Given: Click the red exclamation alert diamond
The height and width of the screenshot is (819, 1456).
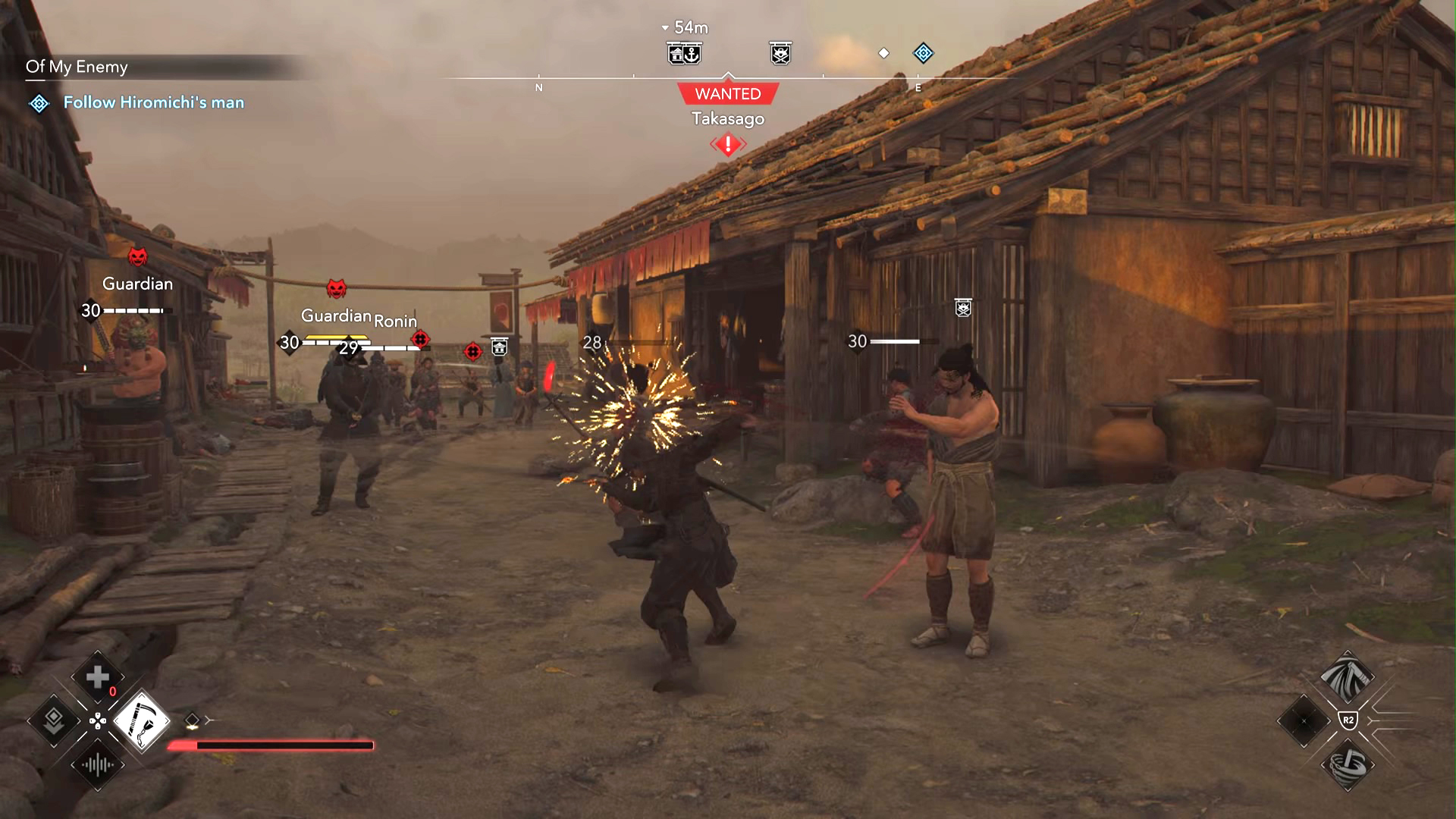Looking at the screenshot, I should tap(728, 144).
